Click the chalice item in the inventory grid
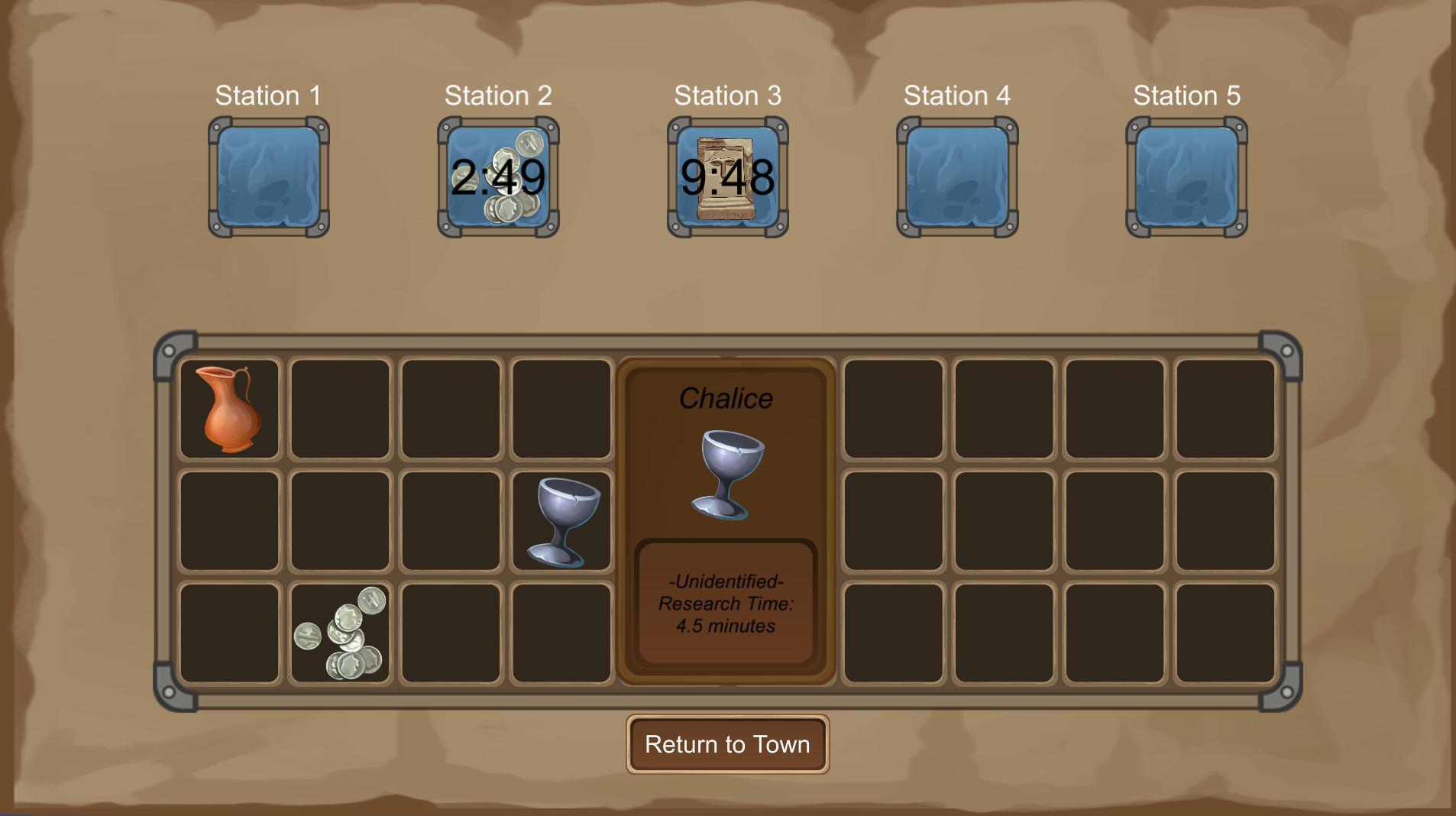The height and width of the screenshot is (816, 1456). click(563, 520)
